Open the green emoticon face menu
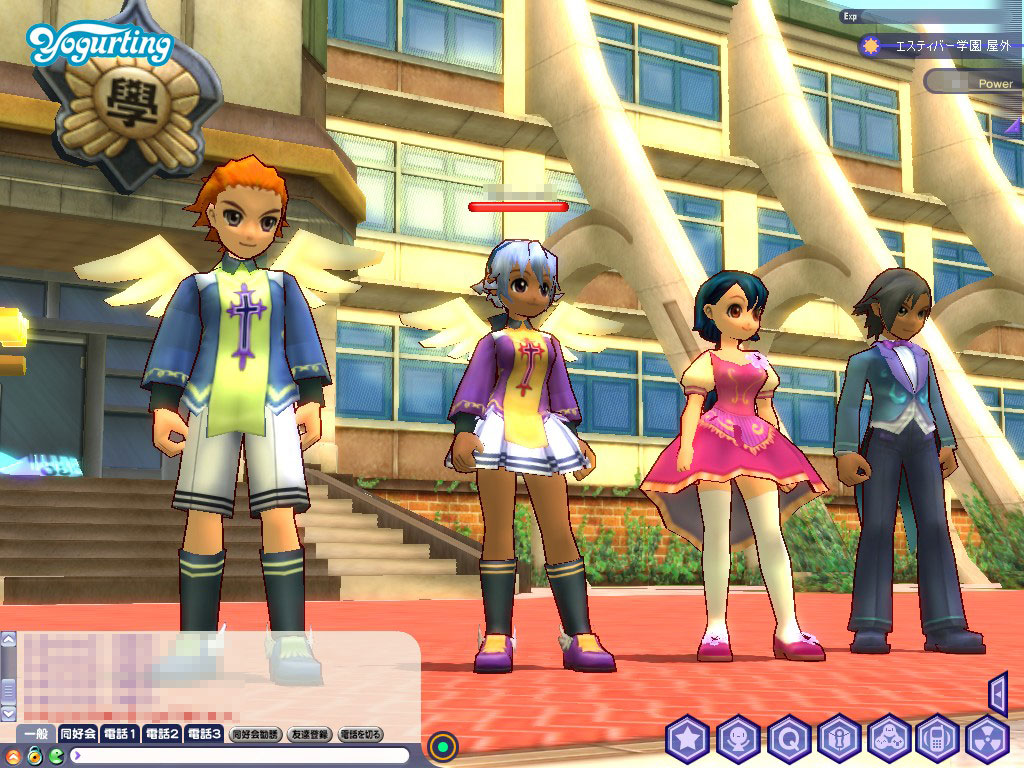Image resolution: width=1024 pixels, height=768 pixels. coord(56,755)
